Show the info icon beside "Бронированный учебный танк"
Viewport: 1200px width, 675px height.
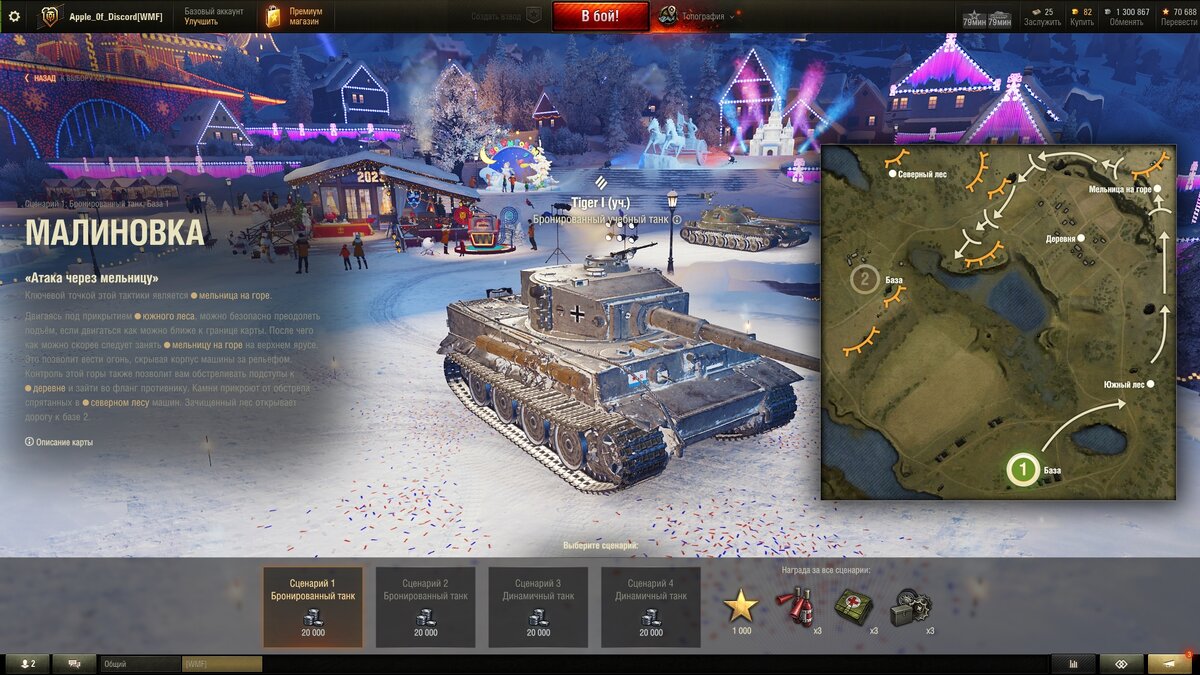tap(677, 219)
